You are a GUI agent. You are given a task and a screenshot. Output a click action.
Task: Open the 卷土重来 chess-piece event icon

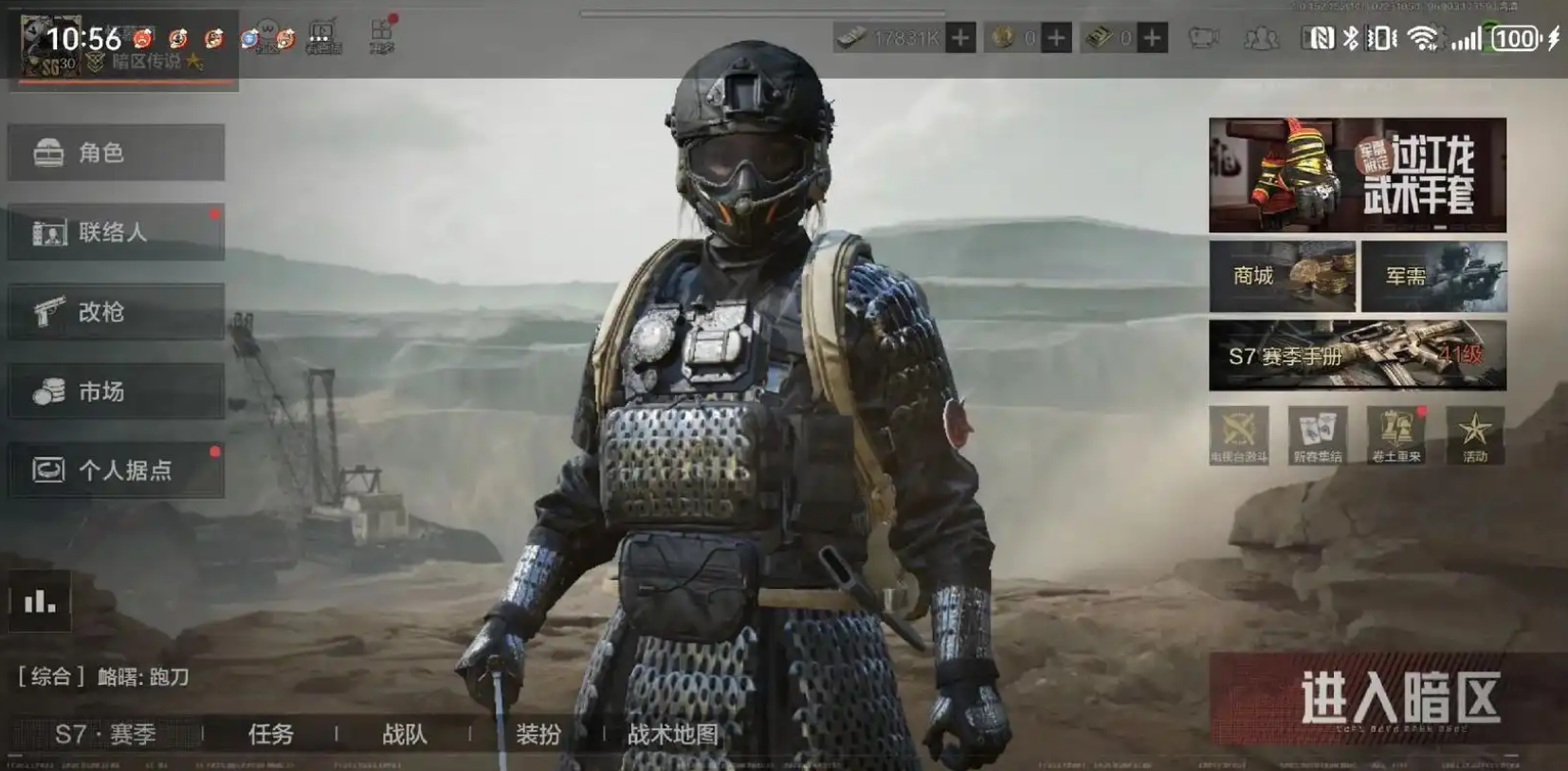pos(1395,435)
